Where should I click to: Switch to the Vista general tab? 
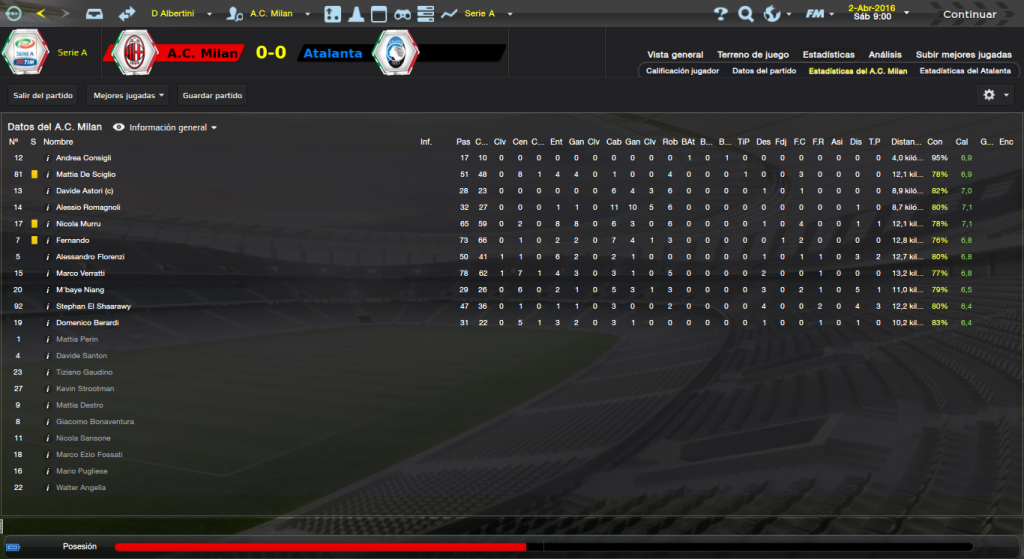(x=675, y=55)
